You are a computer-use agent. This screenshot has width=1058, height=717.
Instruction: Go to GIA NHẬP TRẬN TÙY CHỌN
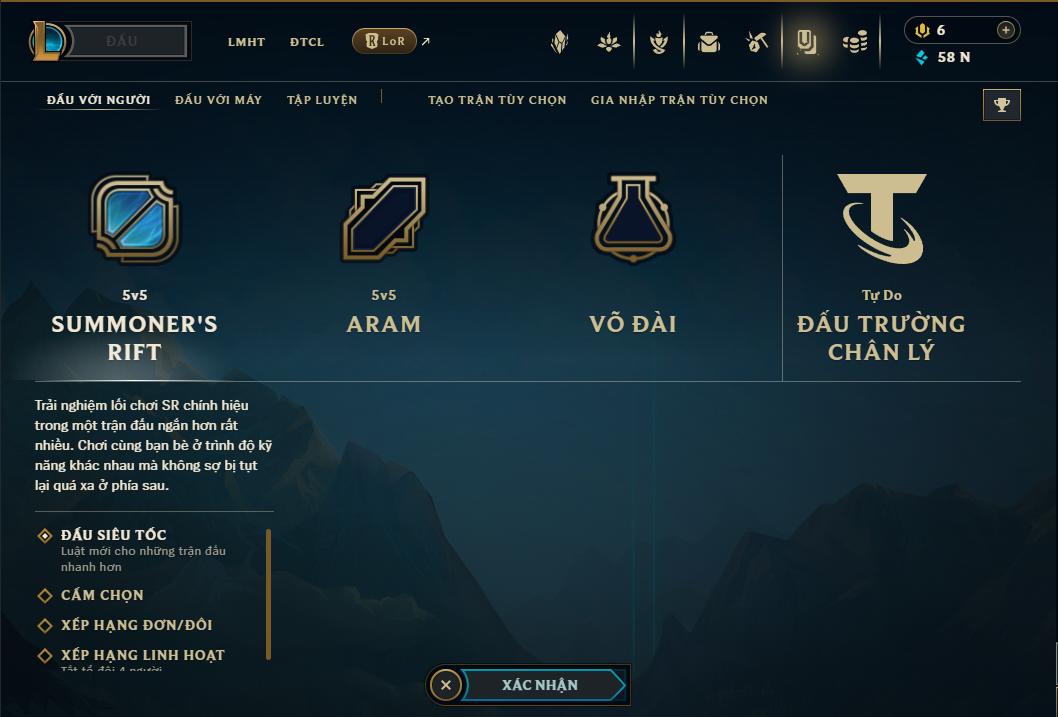(x=679, y=100)
